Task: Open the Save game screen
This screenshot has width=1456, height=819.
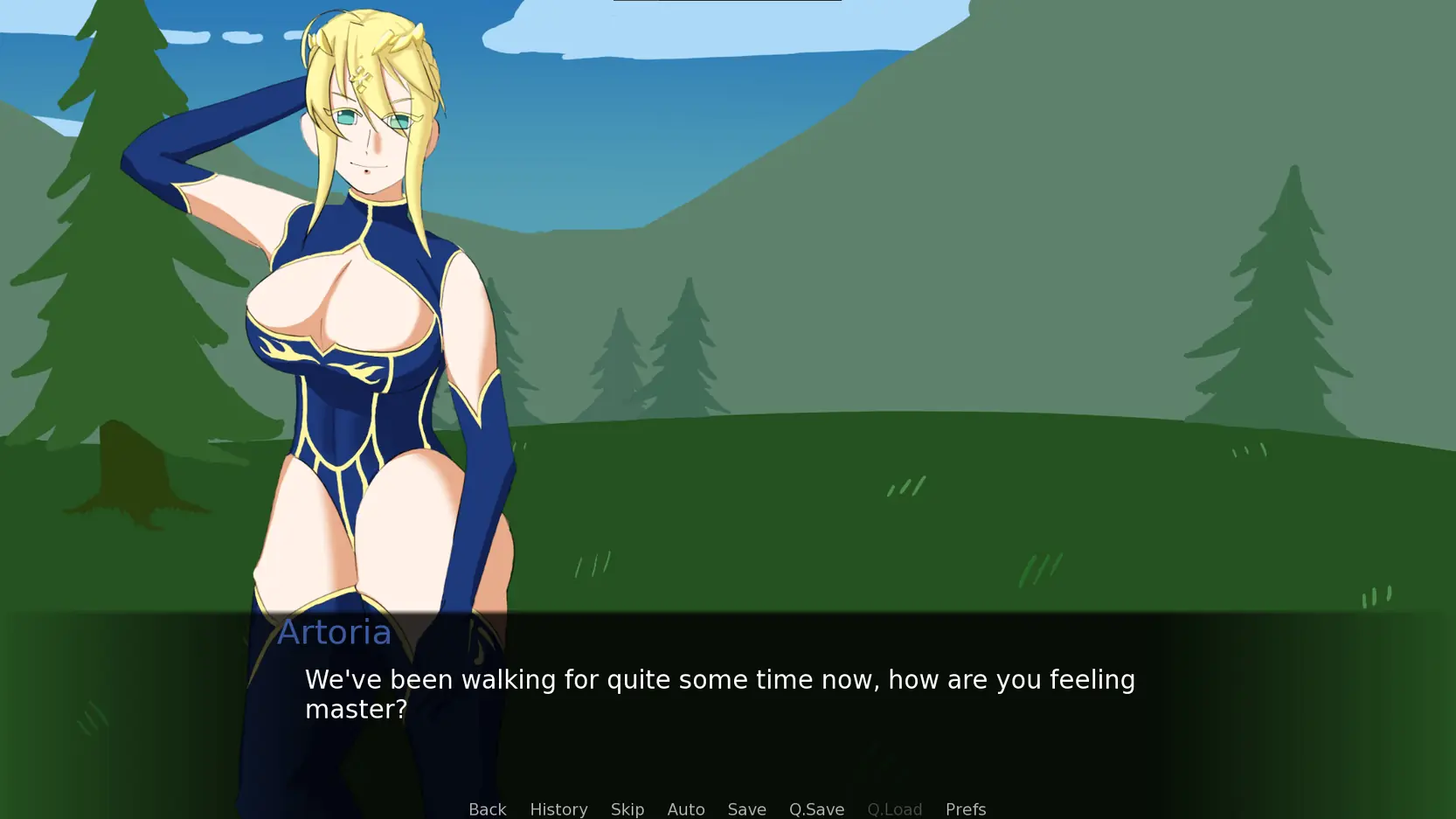Action: click(x=746, y=809)
